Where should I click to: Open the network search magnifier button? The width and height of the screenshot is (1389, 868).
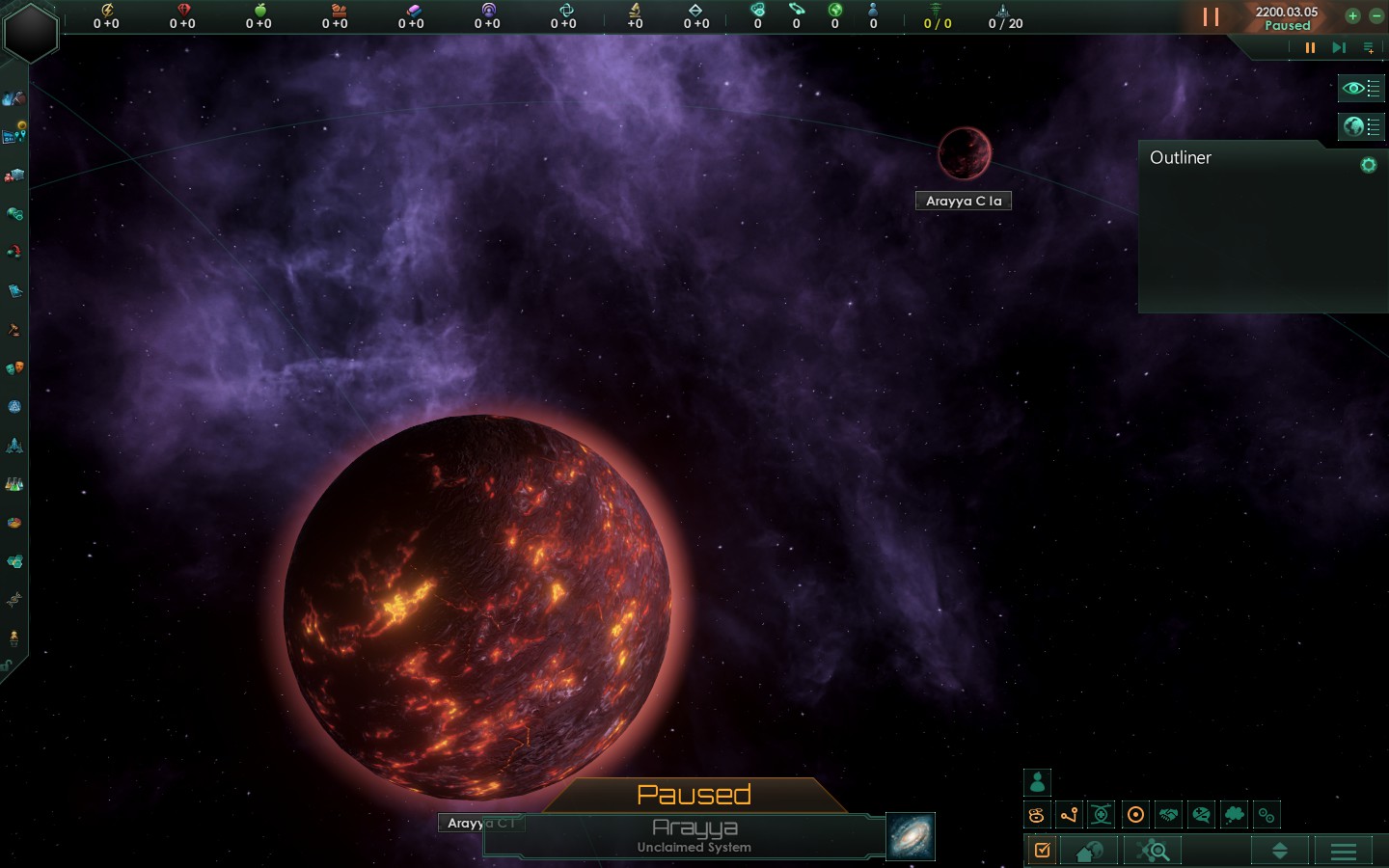pyautogui.click(x=1153, y=851)
